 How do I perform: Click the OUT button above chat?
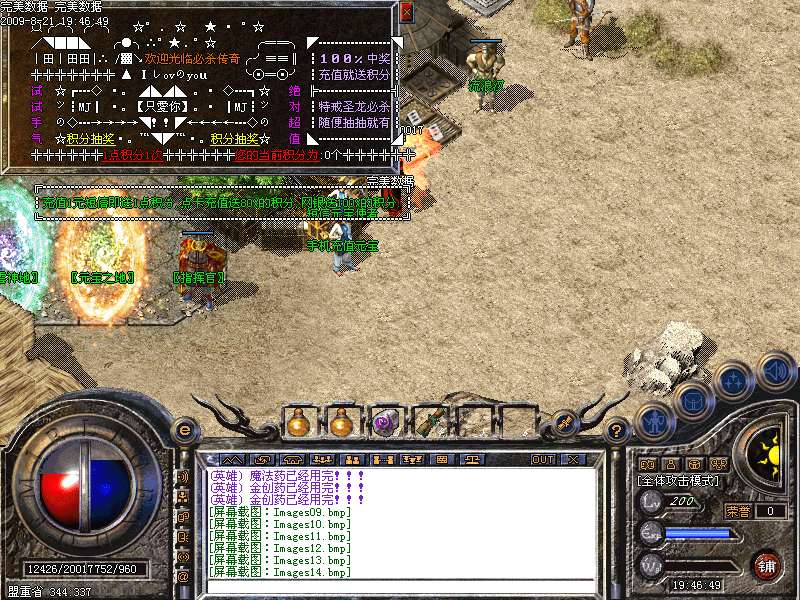click(543, 460)
